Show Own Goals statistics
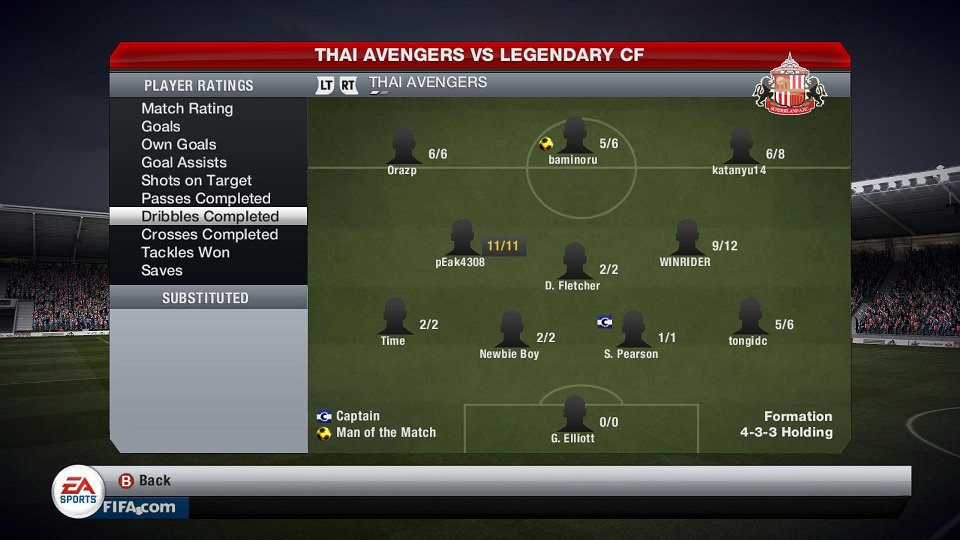 click(179, 144)
